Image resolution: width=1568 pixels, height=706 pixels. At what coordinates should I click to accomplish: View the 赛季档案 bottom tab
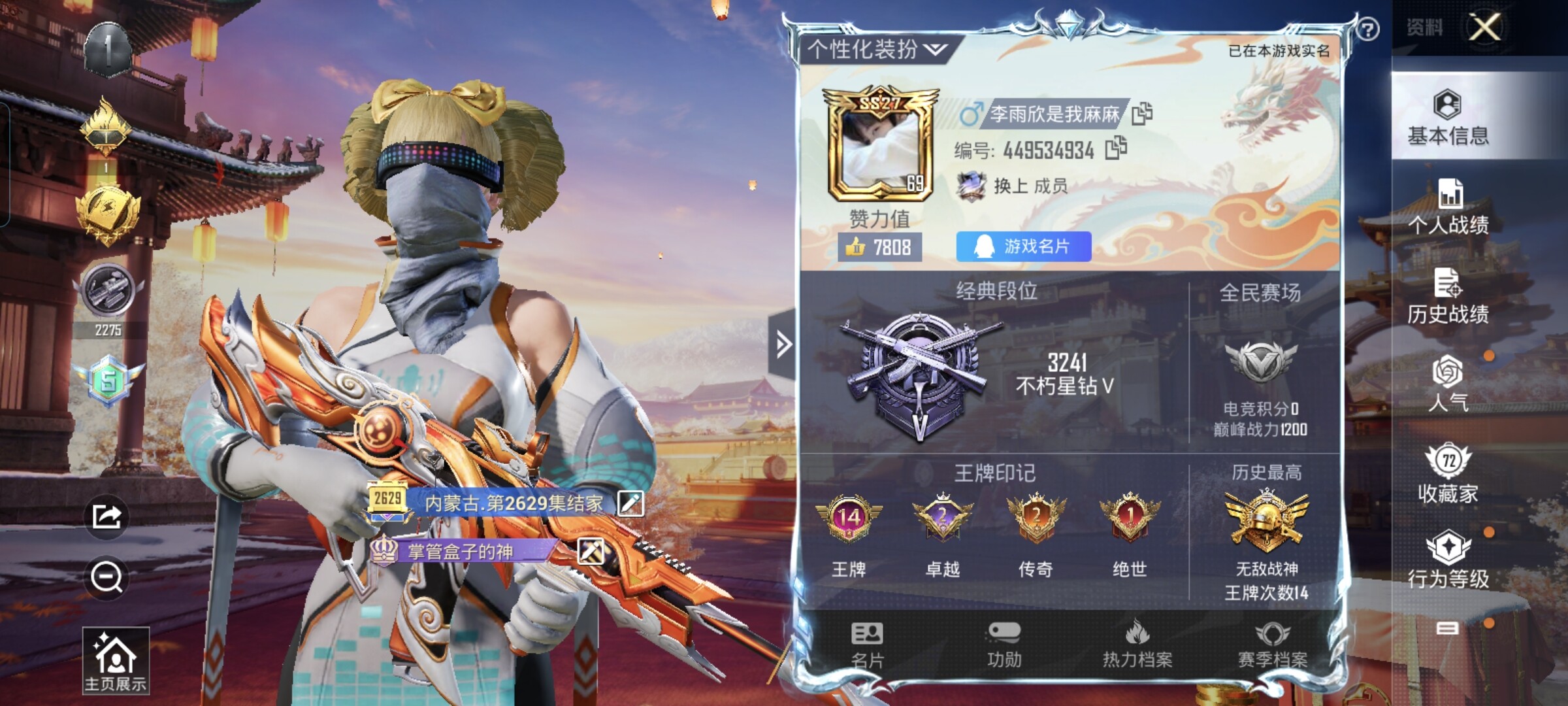(x=1272, y=645)
